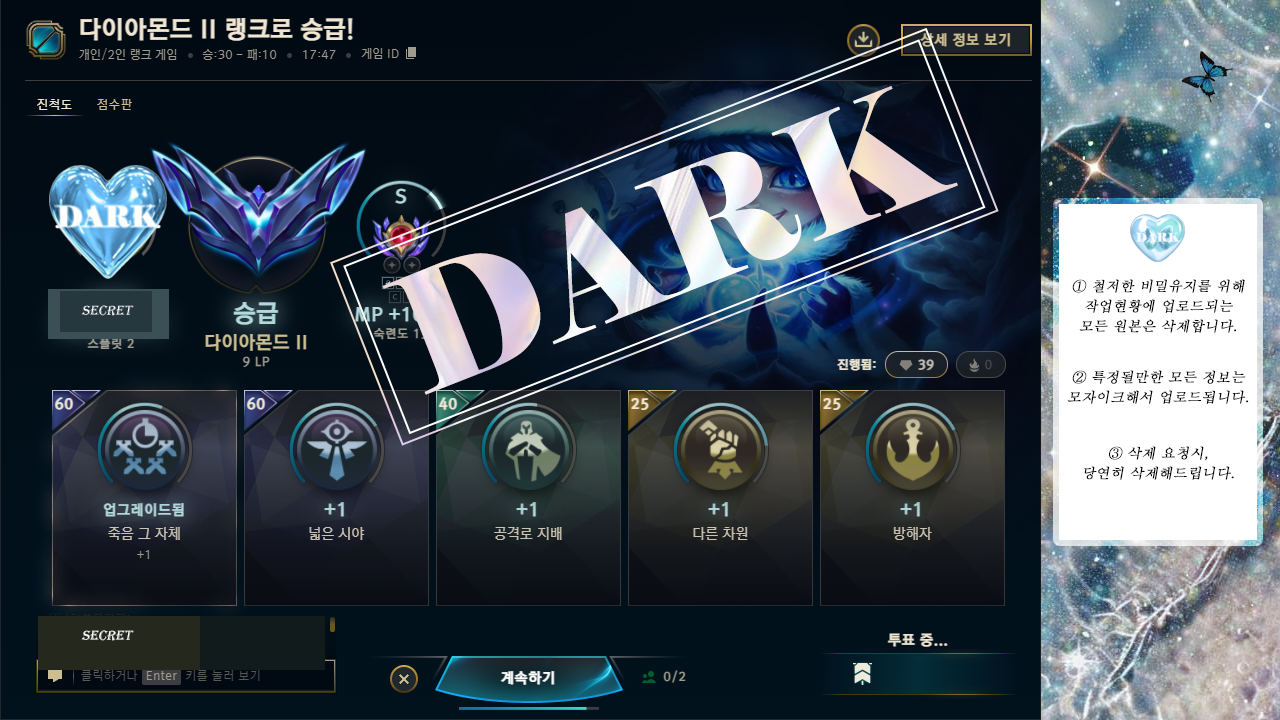Toggle the flame counter showing 0
Image resolution: width=1280 pixels, height=720 pixels.
coord(980,364)
